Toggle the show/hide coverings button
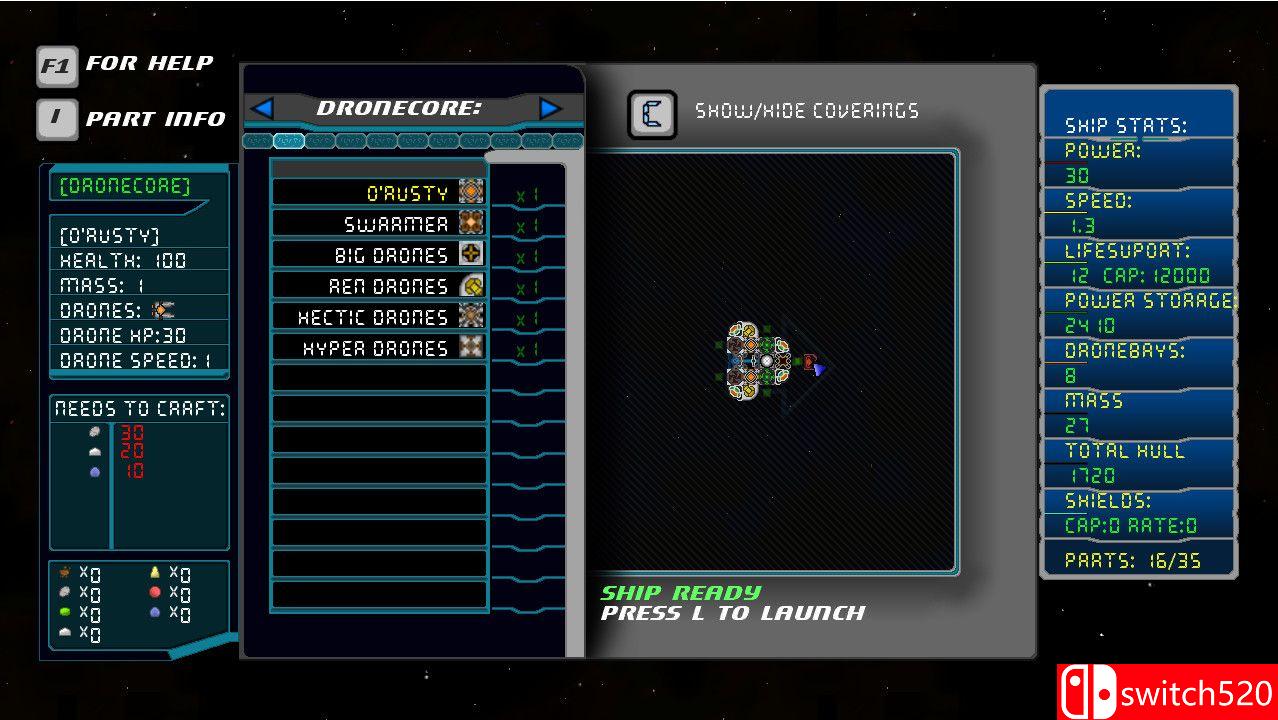The width and height of the screenshot is (1278, 720). coord(652,114)
